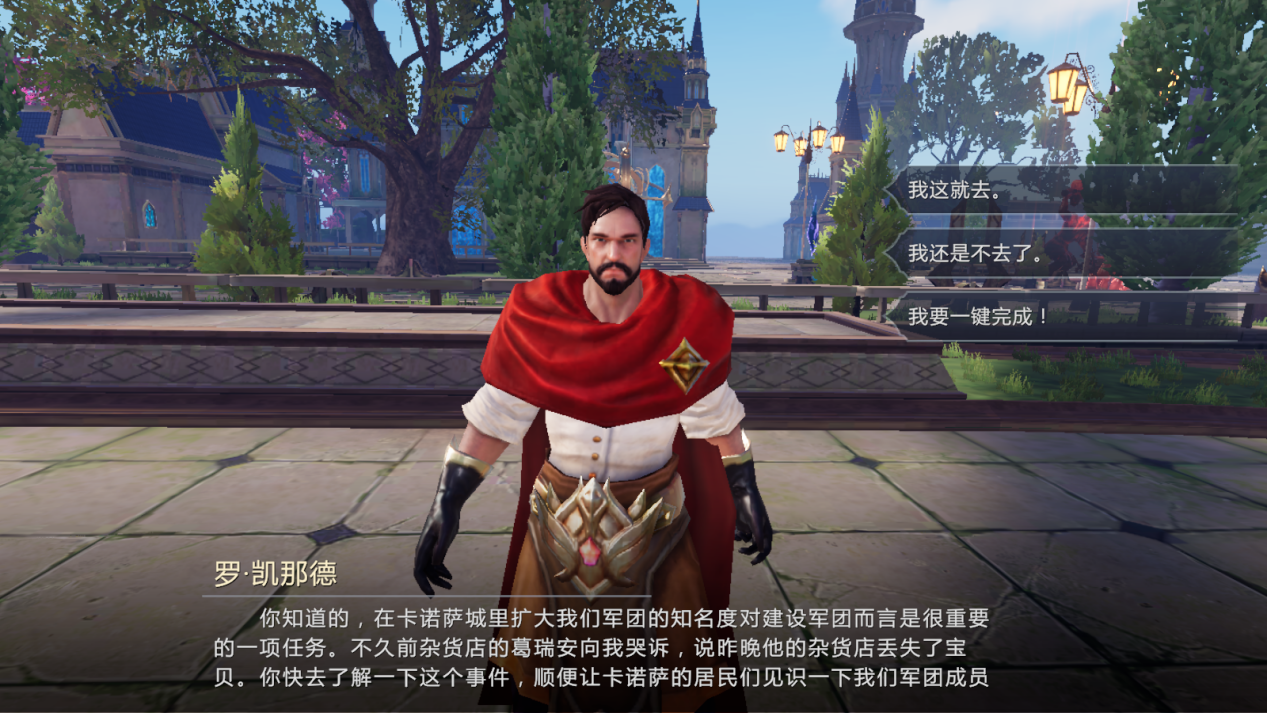
Task: Choose the reply "我这就去。"
Action: (x=1060, y=190)
